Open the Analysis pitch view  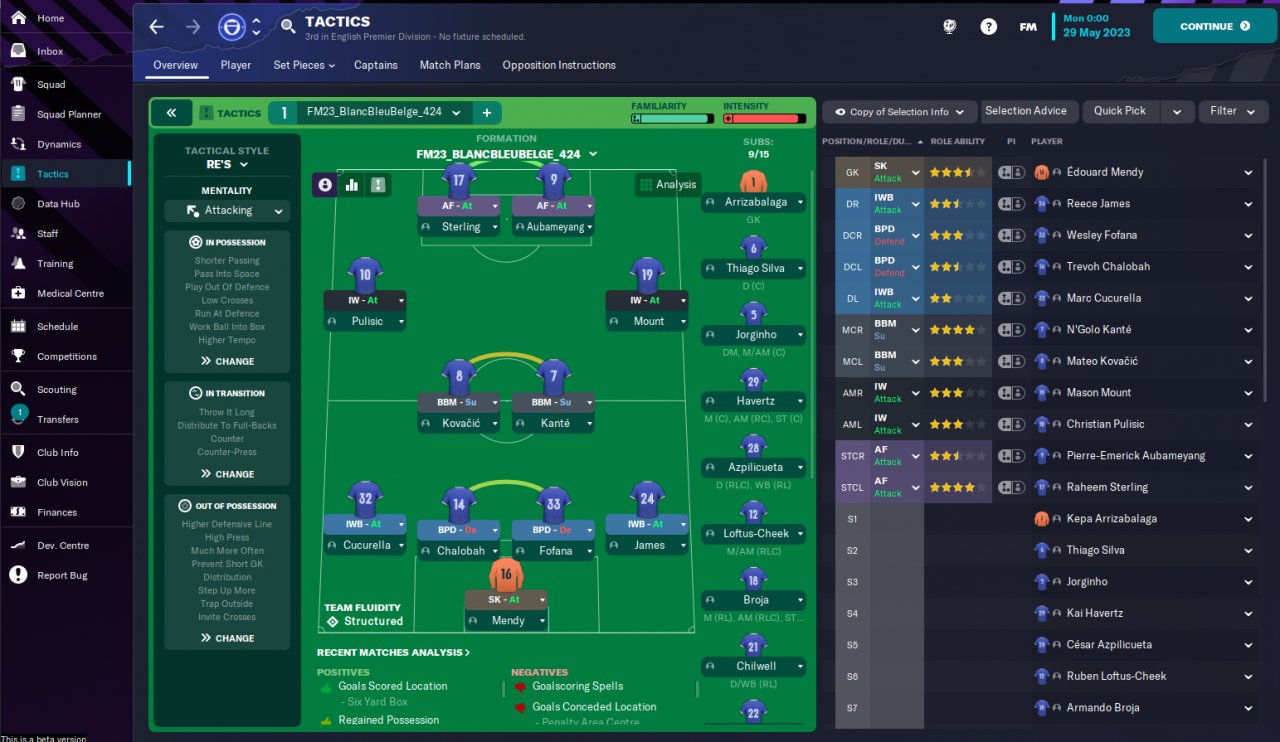[667, 184]
